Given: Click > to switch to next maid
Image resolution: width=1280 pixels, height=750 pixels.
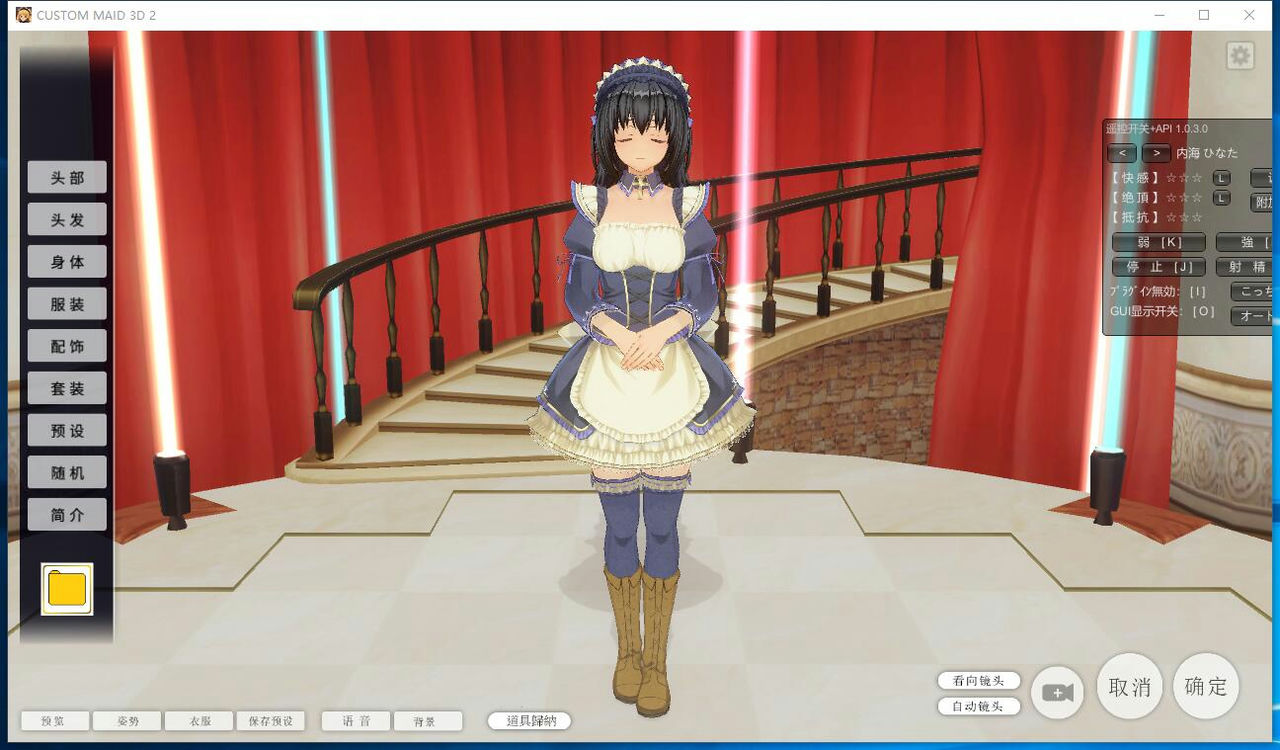Looking at the screenshot, I should pos(1157,152).
